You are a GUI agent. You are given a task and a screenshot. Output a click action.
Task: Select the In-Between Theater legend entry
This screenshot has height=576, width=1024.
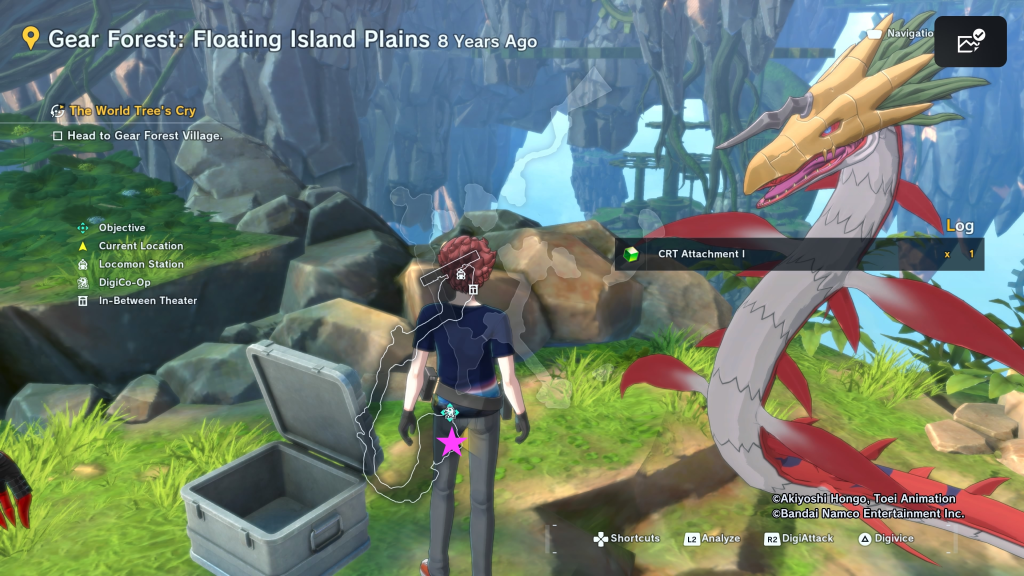tap(147, 300)
